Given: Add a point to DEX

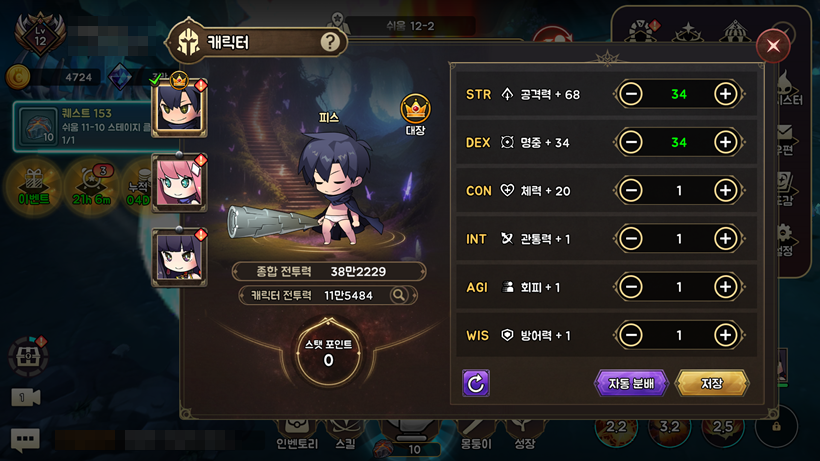Looking at the screenshot, I should (726, 142).
